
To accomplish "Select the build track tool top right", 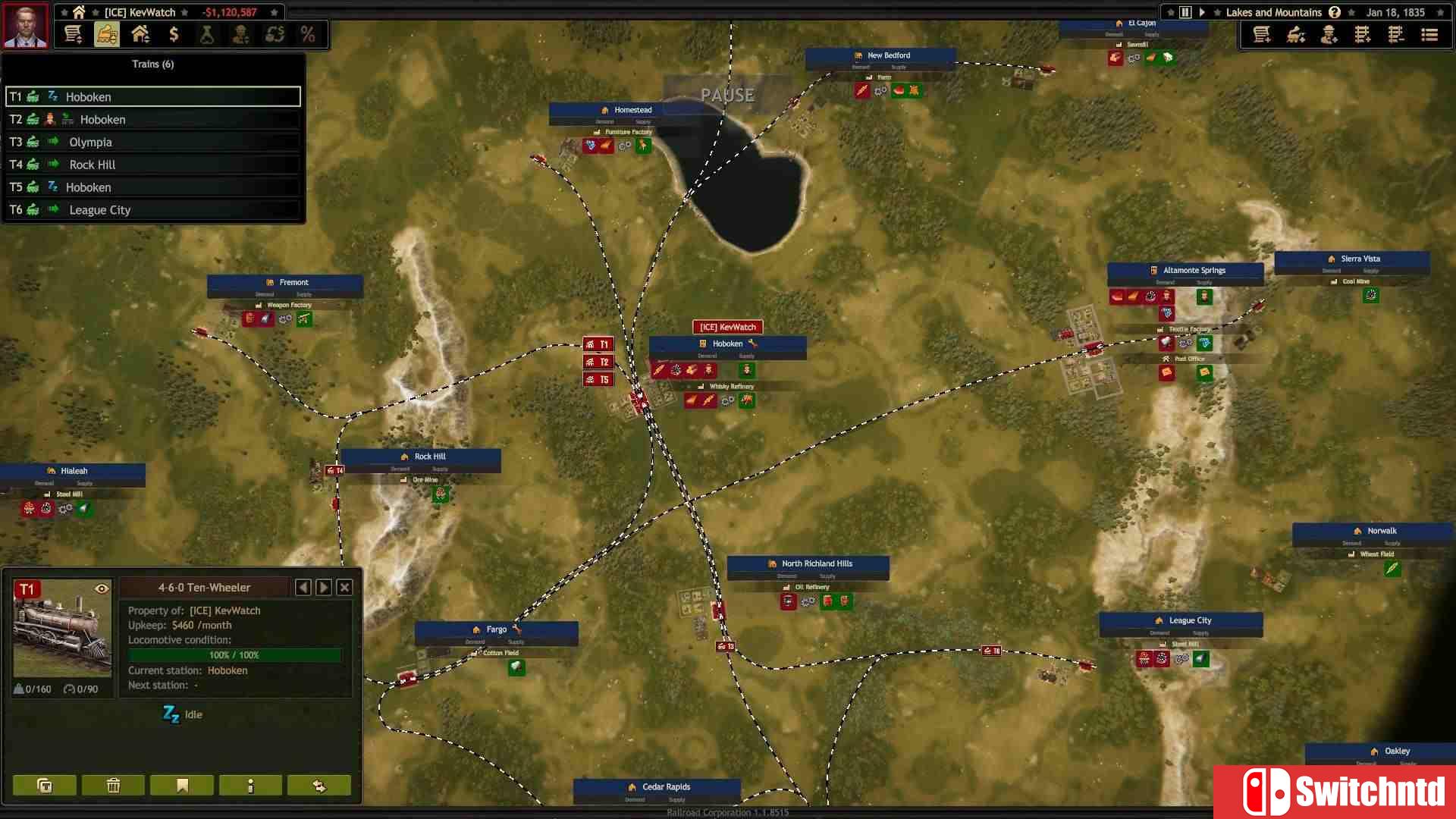I will tap(1363, 35).
